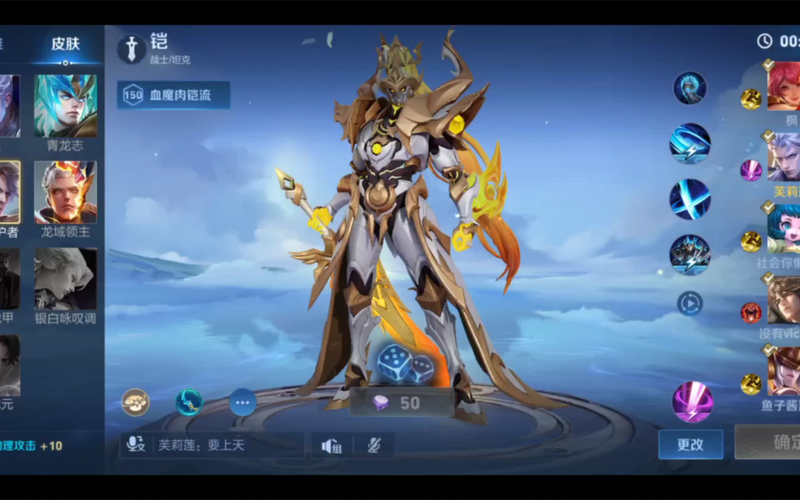Play the skill preview video
The height and width of the screenshot is (500, 800).
point(690,303)
